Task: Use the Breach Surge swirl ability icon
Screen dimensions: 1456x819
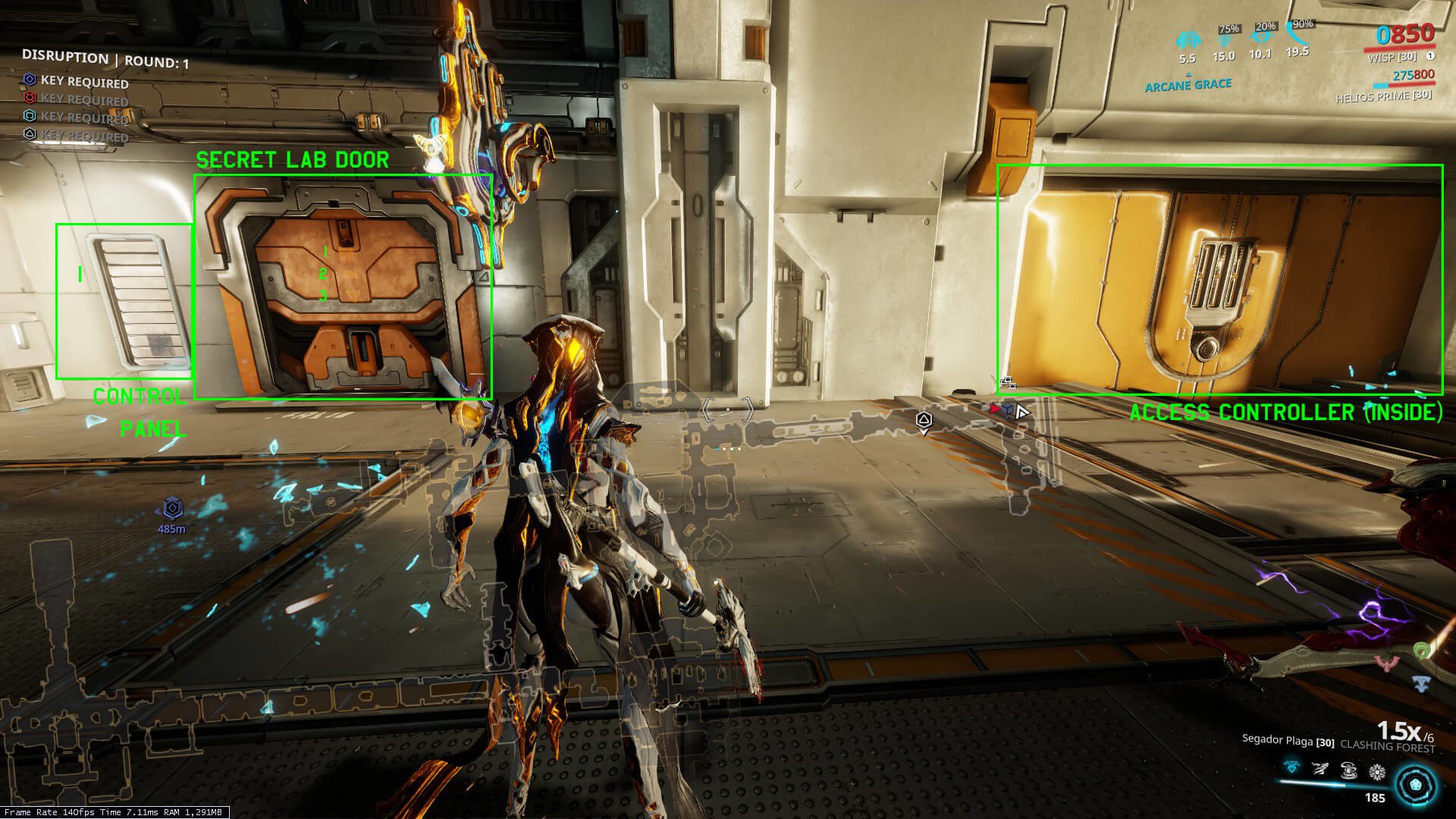Action: (1349, 771)
